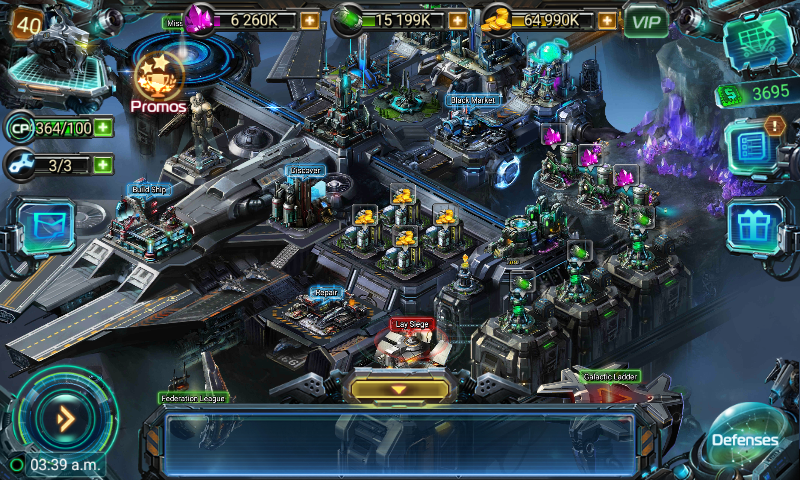This screenshot has width=800, height=480.
Task: Open the Defenses screen
Action: [x=745, y=437]
